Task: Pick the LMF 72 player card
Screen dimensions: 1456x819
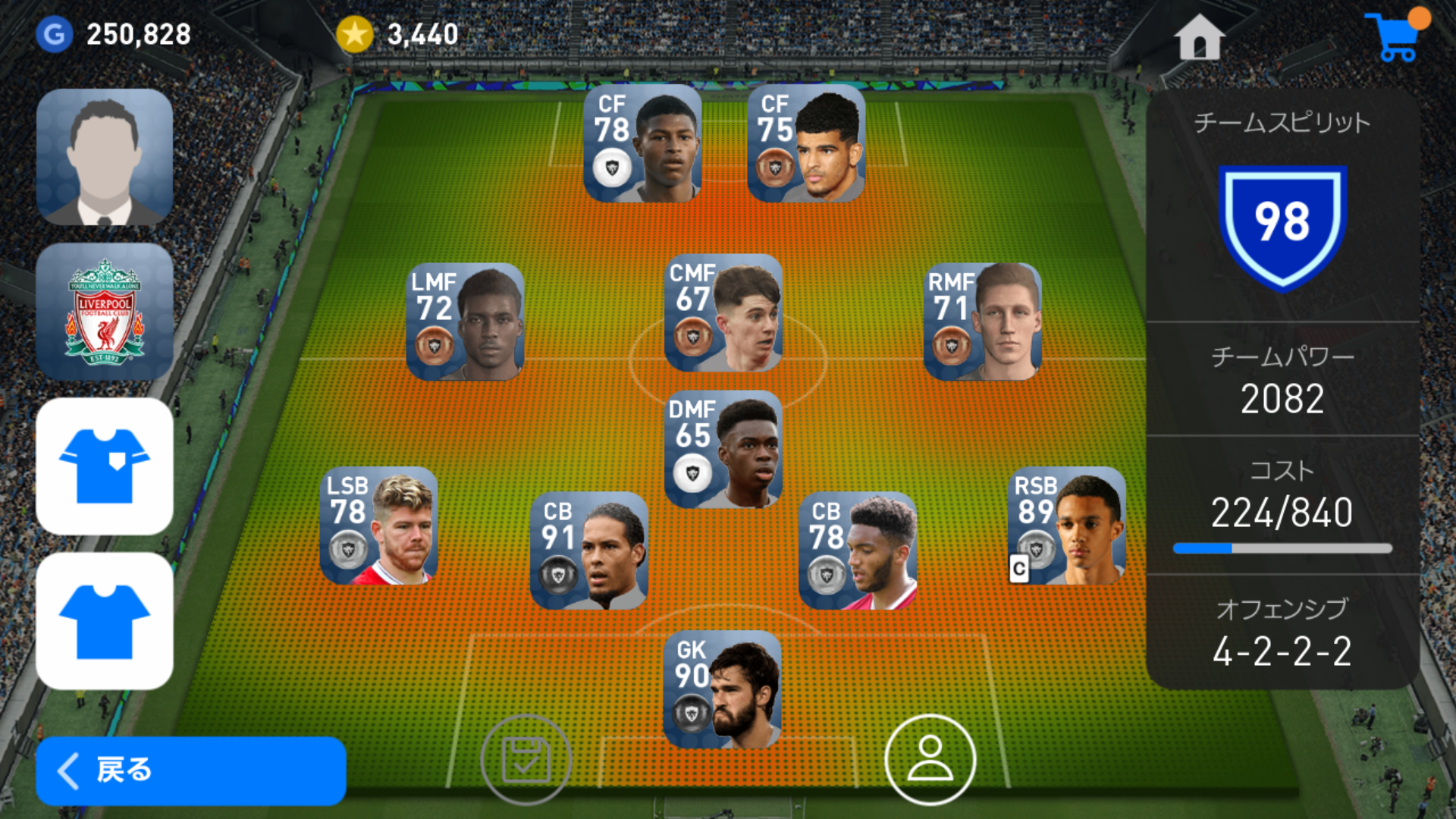Action: [465, 322]
